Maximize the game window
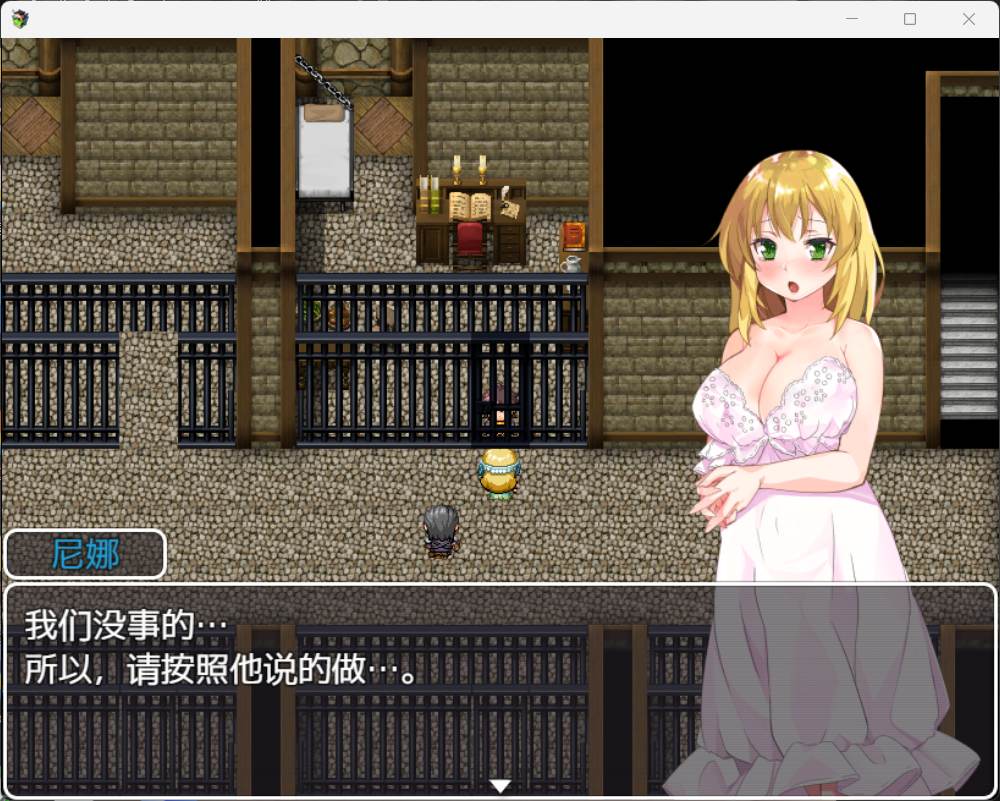The image size is (1000, 801). tap(910, 19)
